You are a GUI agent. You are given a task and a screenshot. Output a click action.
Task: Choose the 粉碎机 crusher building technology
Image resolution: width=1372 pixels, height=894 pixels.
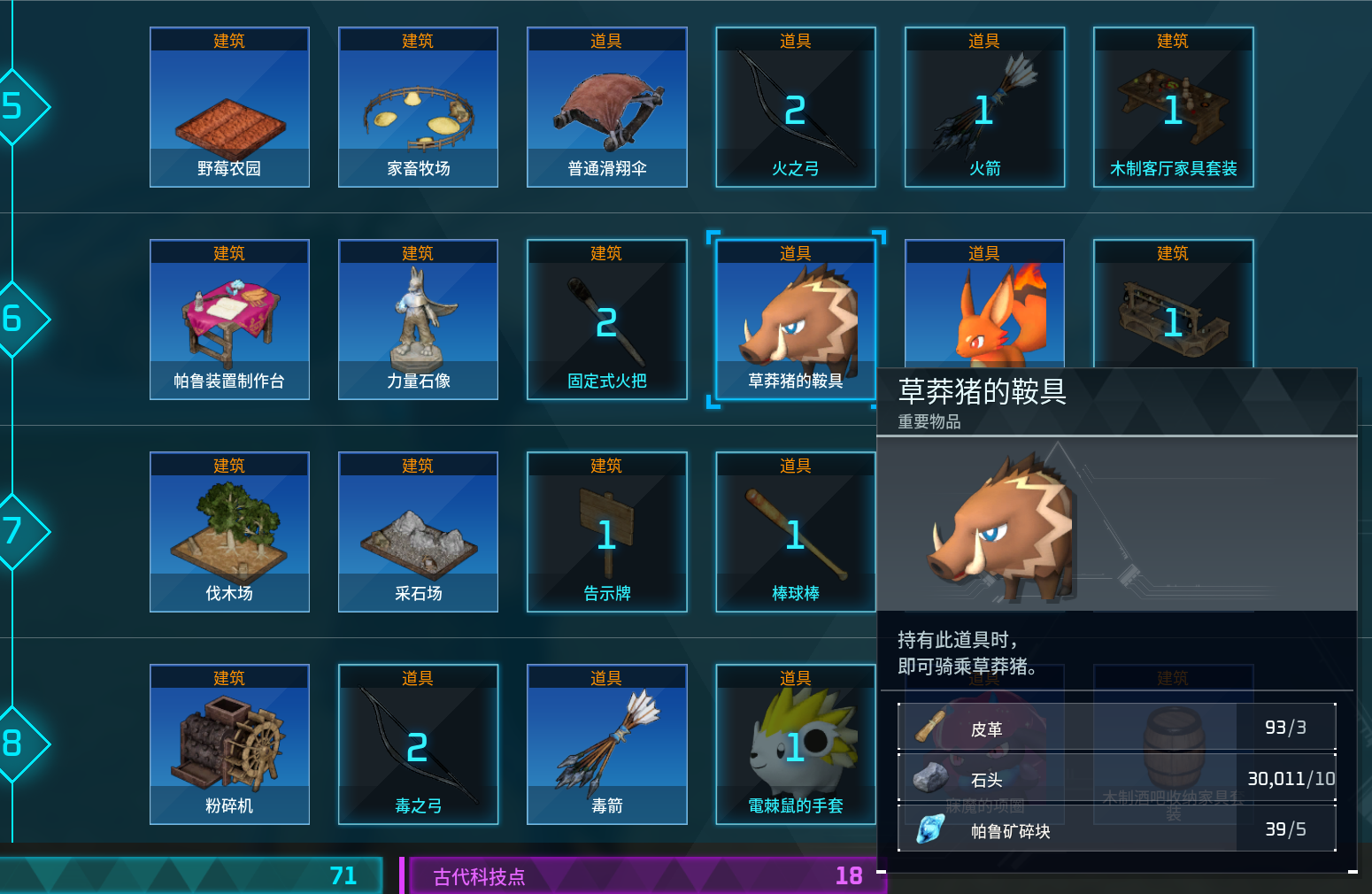tap(229, 744)
